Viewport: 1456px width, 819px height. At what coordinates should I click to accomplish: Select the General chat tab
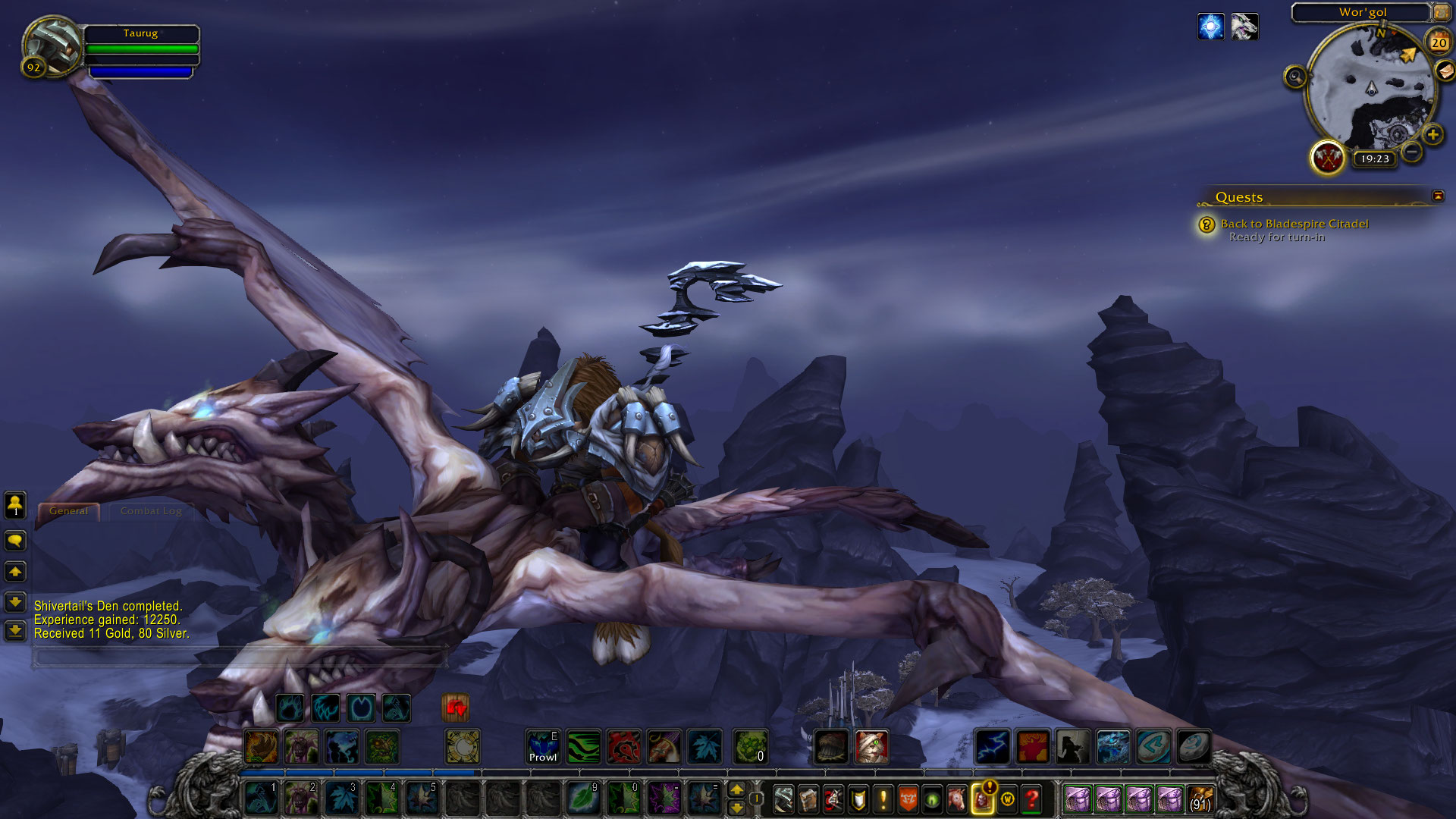coord(69,511)
